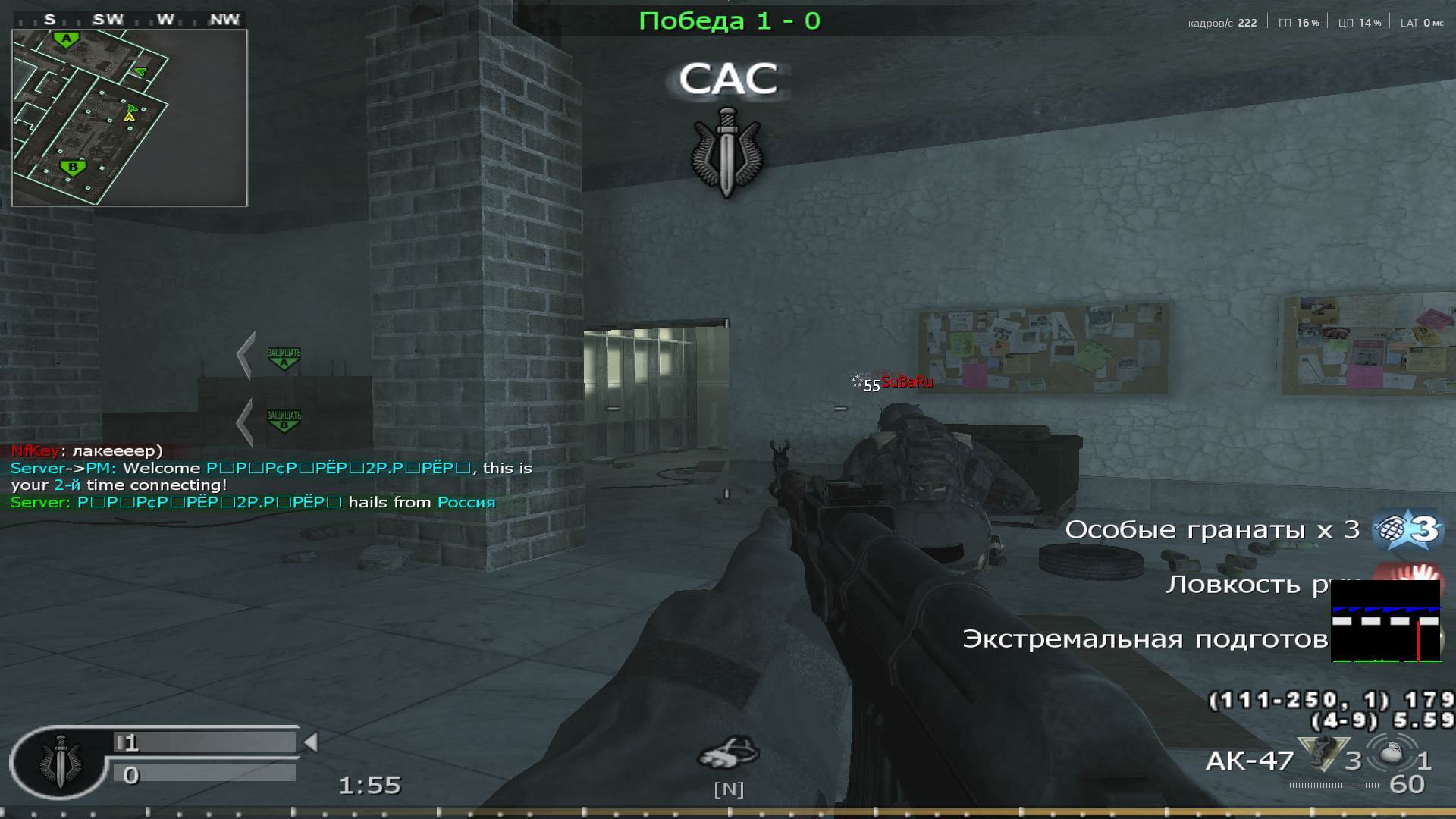Toggle the Защищать B objective marker
The width and height of the screenshot is (1456, 819).
(x=282, y=422)
